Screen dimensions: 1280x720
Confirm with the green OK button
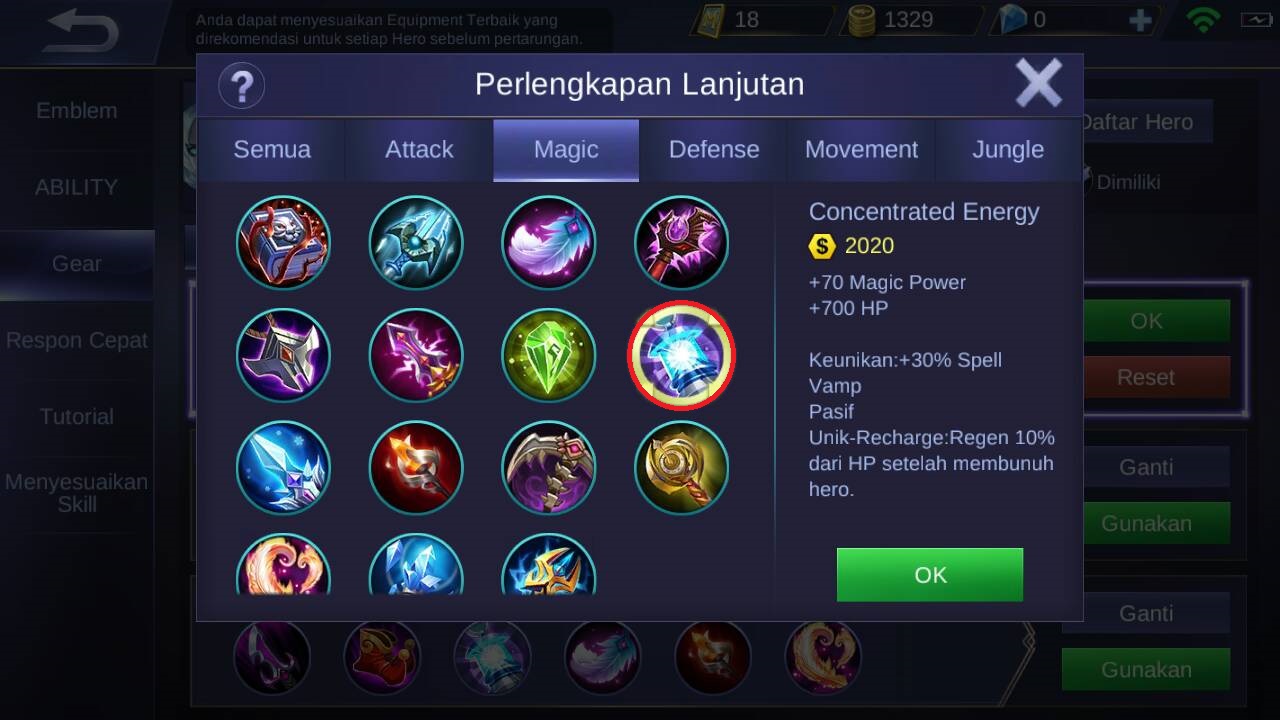click(929, 575)
